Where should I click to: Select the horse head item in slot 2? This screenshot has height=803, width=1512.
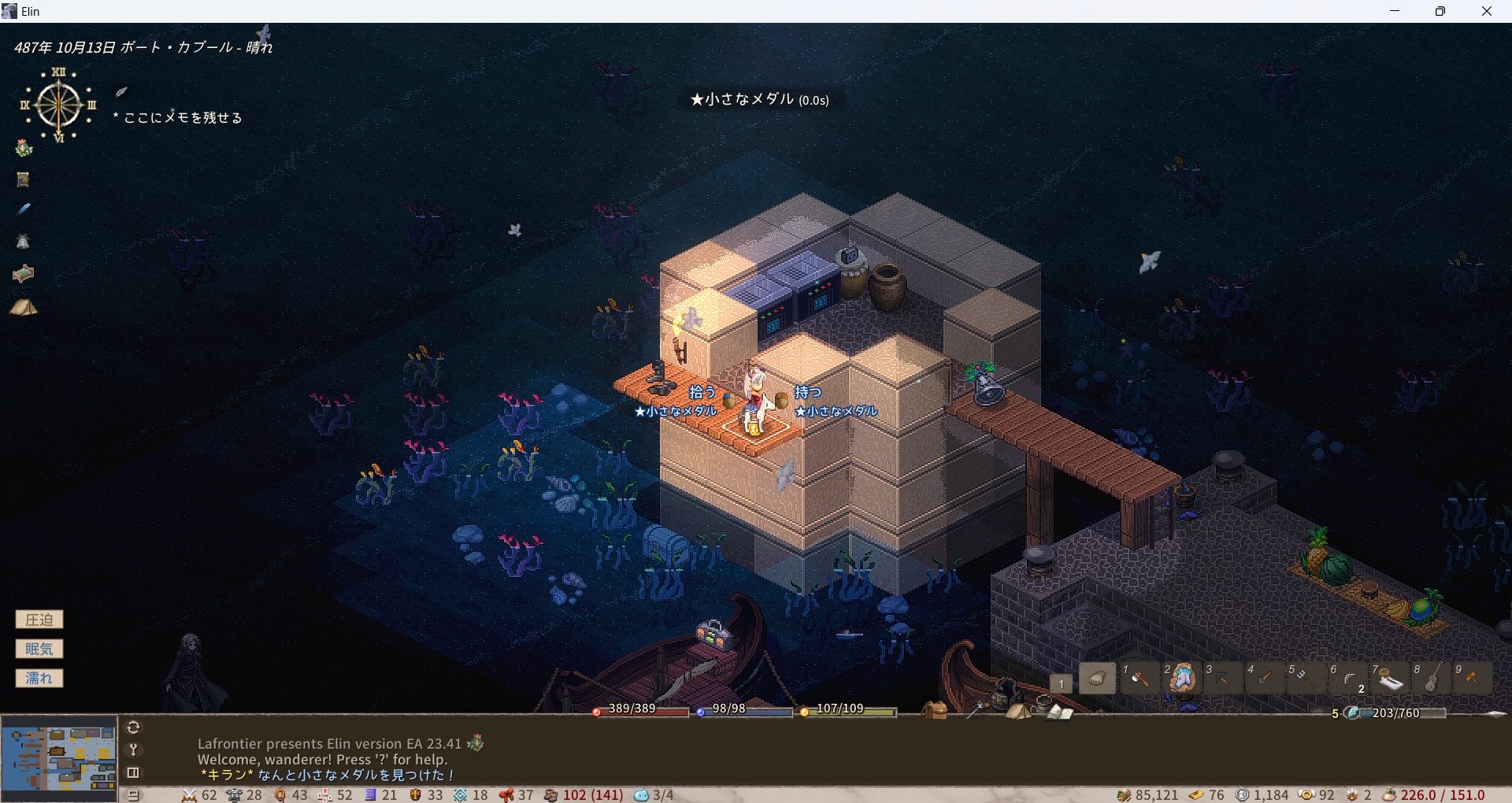tap(1181, 678)
